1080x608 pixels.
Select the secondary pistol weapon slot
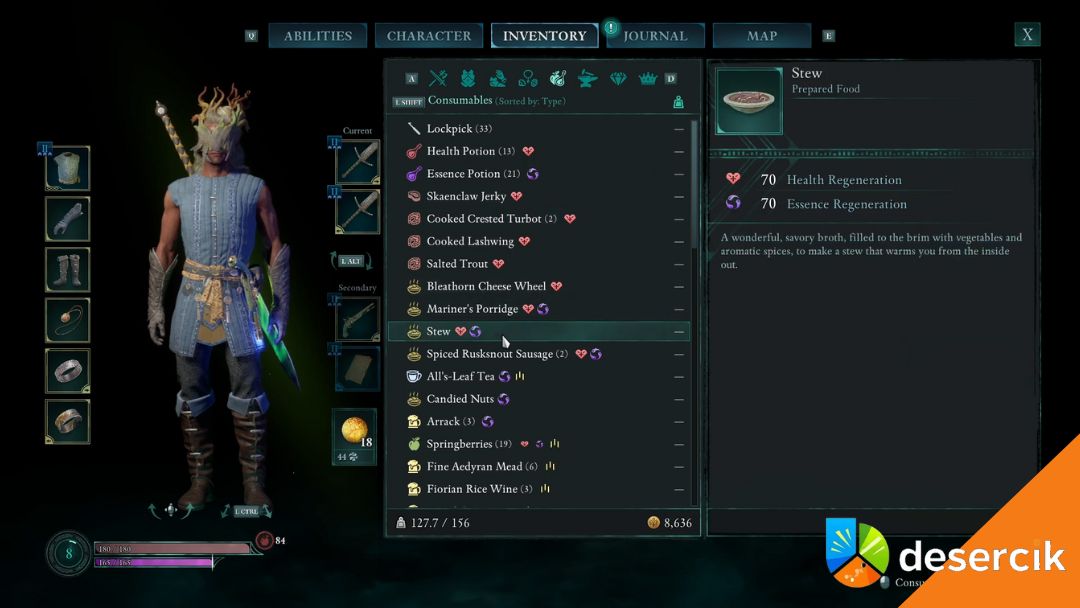point(357,318)
